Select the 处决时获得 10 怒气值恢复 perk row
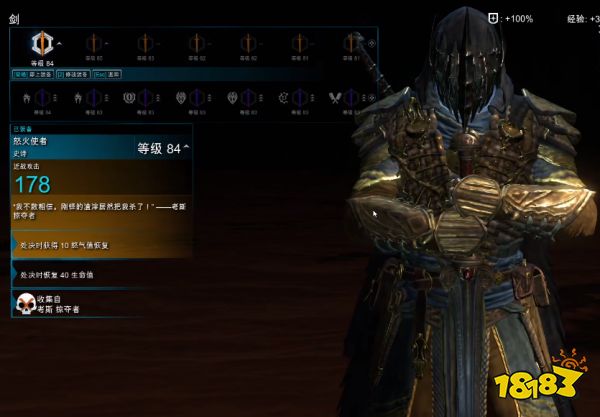The image size is (600, 417). [x=96, y=243]
